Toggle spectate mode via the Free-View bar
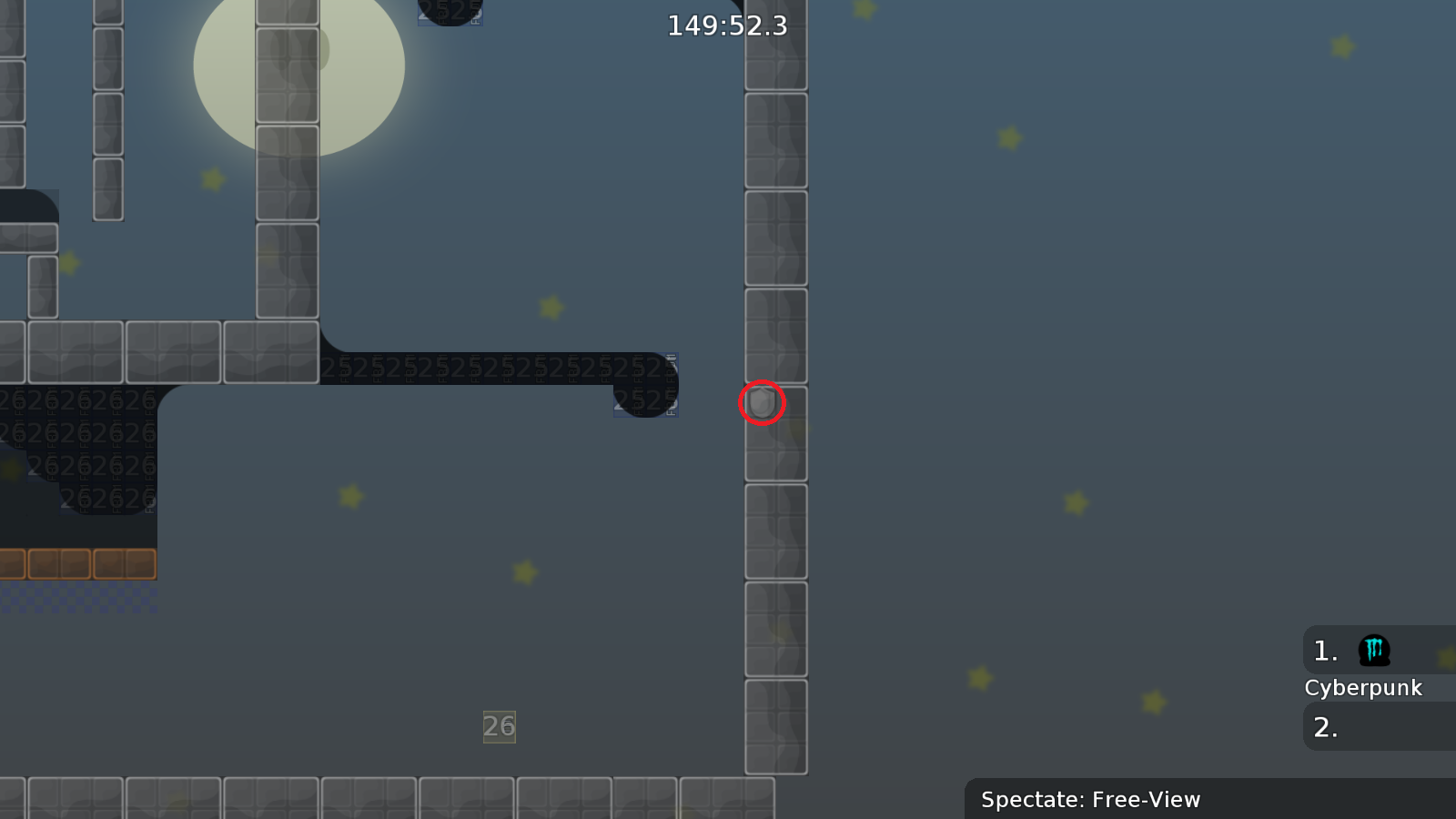This screenshot has width=1456, height=819. click(1090, 800)
